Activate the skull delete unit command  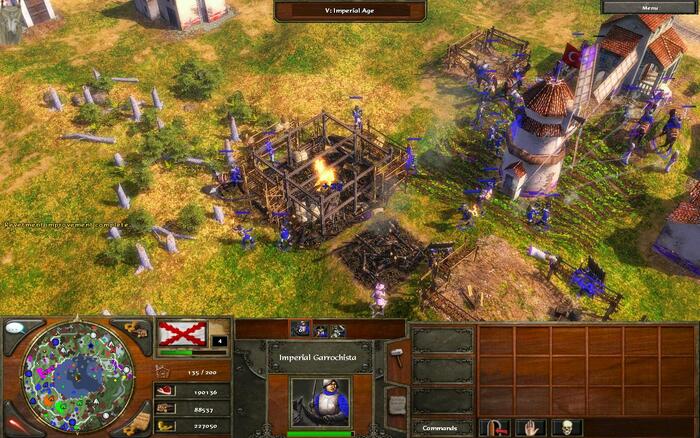[568, 427]
